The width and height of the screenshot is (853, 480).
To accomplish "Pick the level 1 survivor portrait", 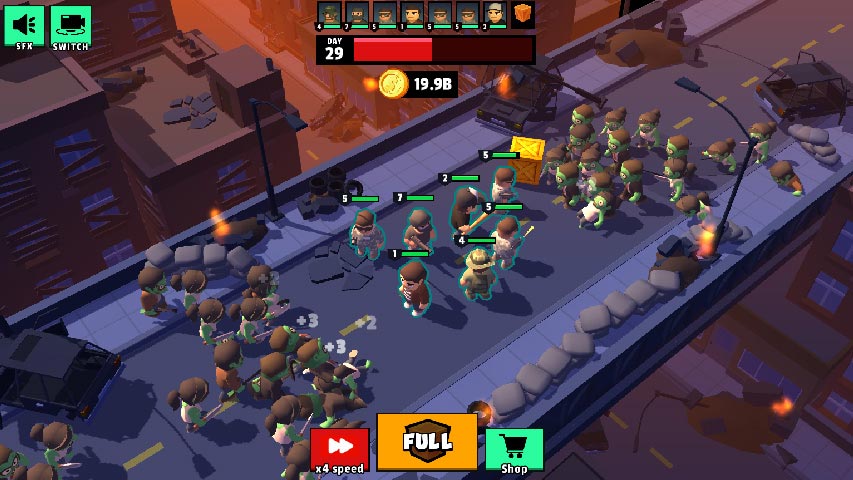I will point(412,14).
